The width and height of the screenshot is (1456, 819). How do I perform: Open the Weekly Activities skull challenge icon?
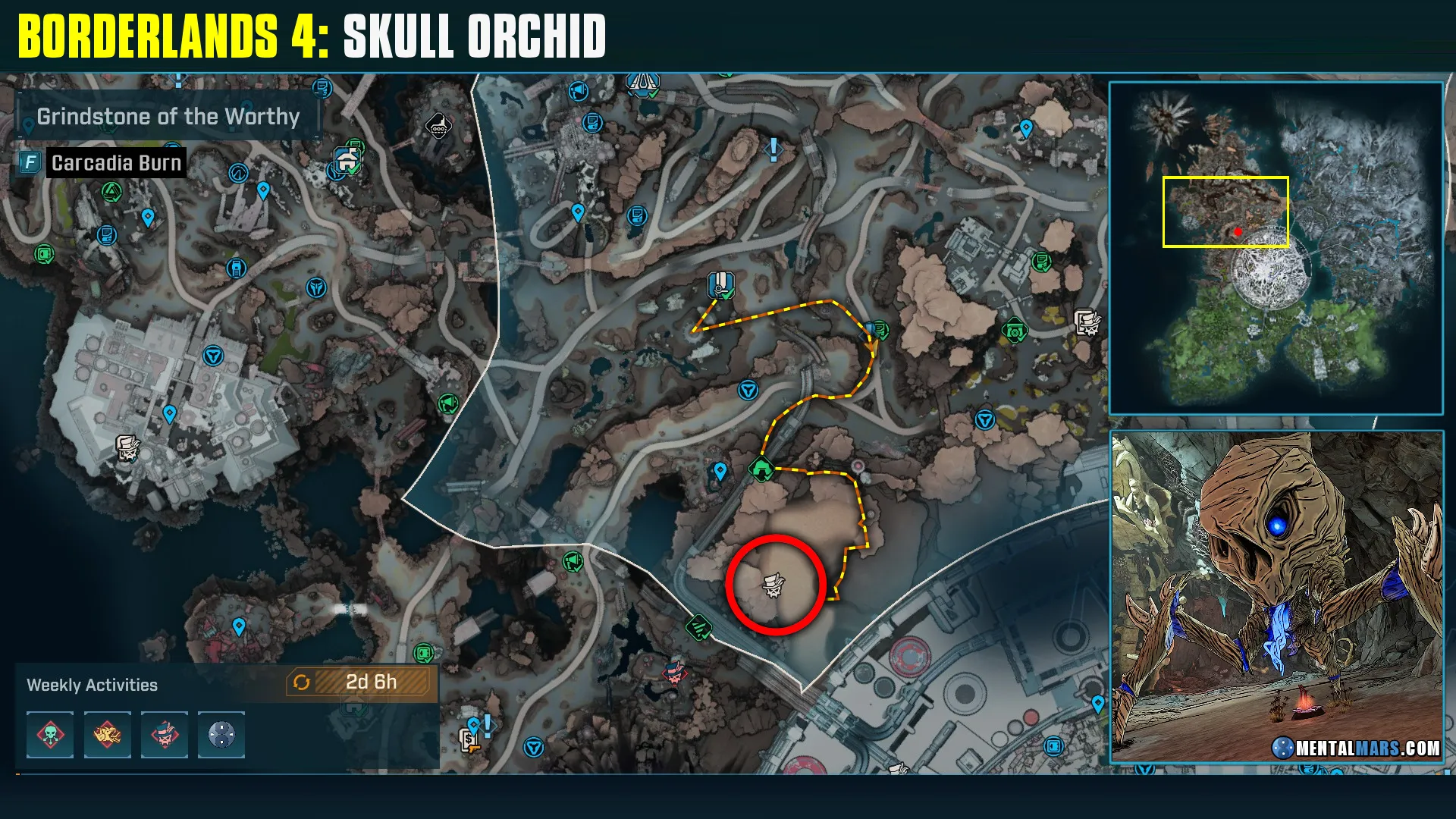[50, 735]
